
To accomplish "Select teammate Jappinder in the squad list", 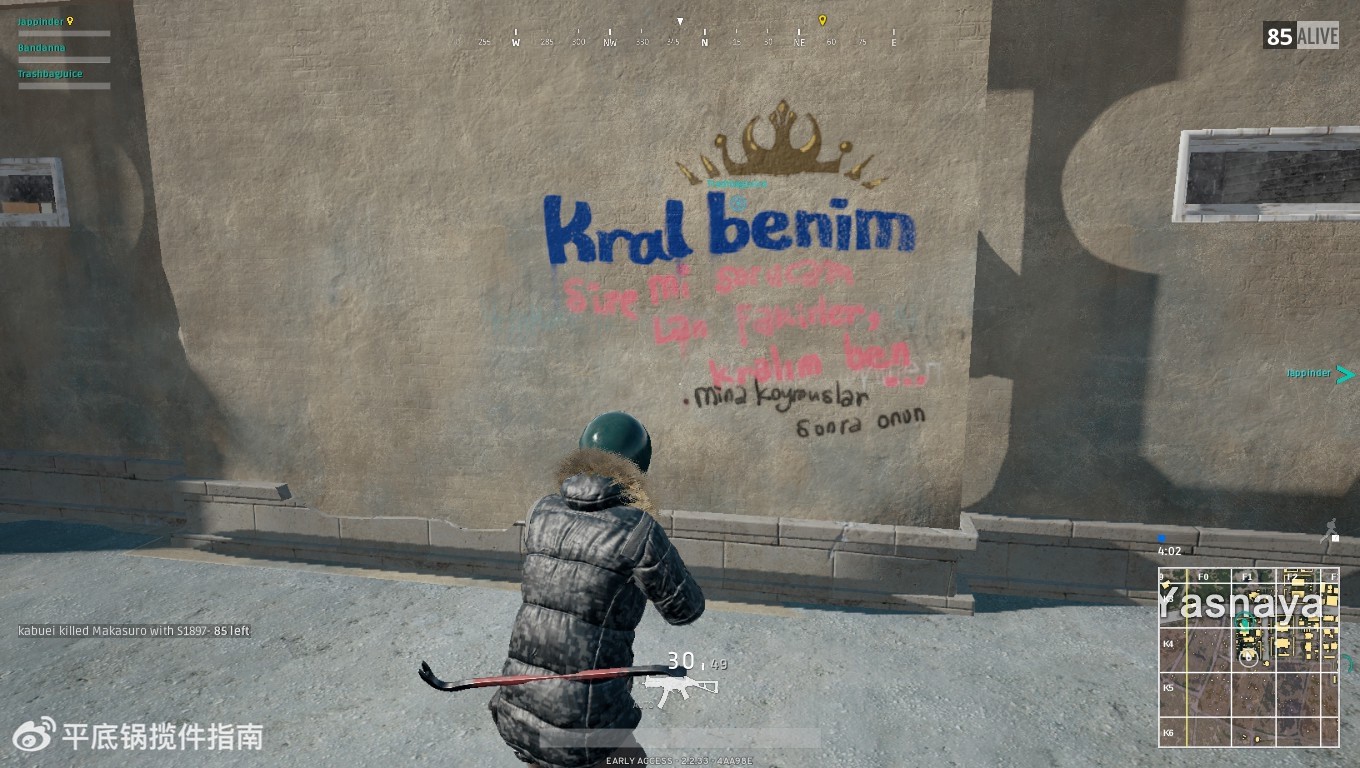I will pyautogui.click(x=40, y=21).
